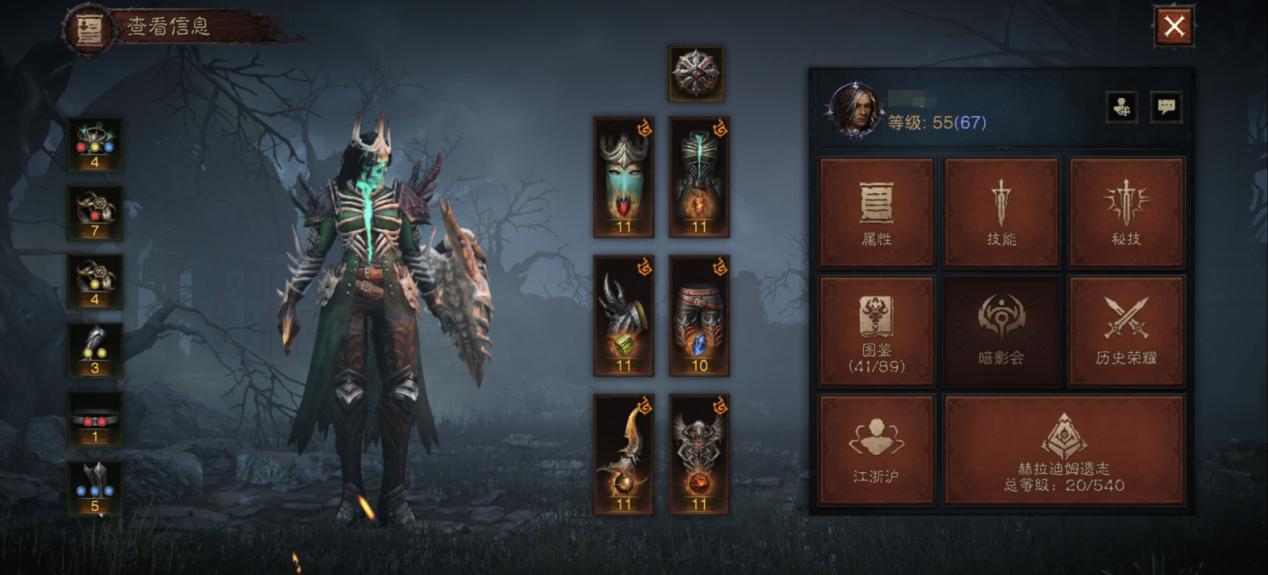Open 赫拉迪姆遗志 legacy panel
The width and height of the screenshot is (1268, 575).
tap(1064, 449)
